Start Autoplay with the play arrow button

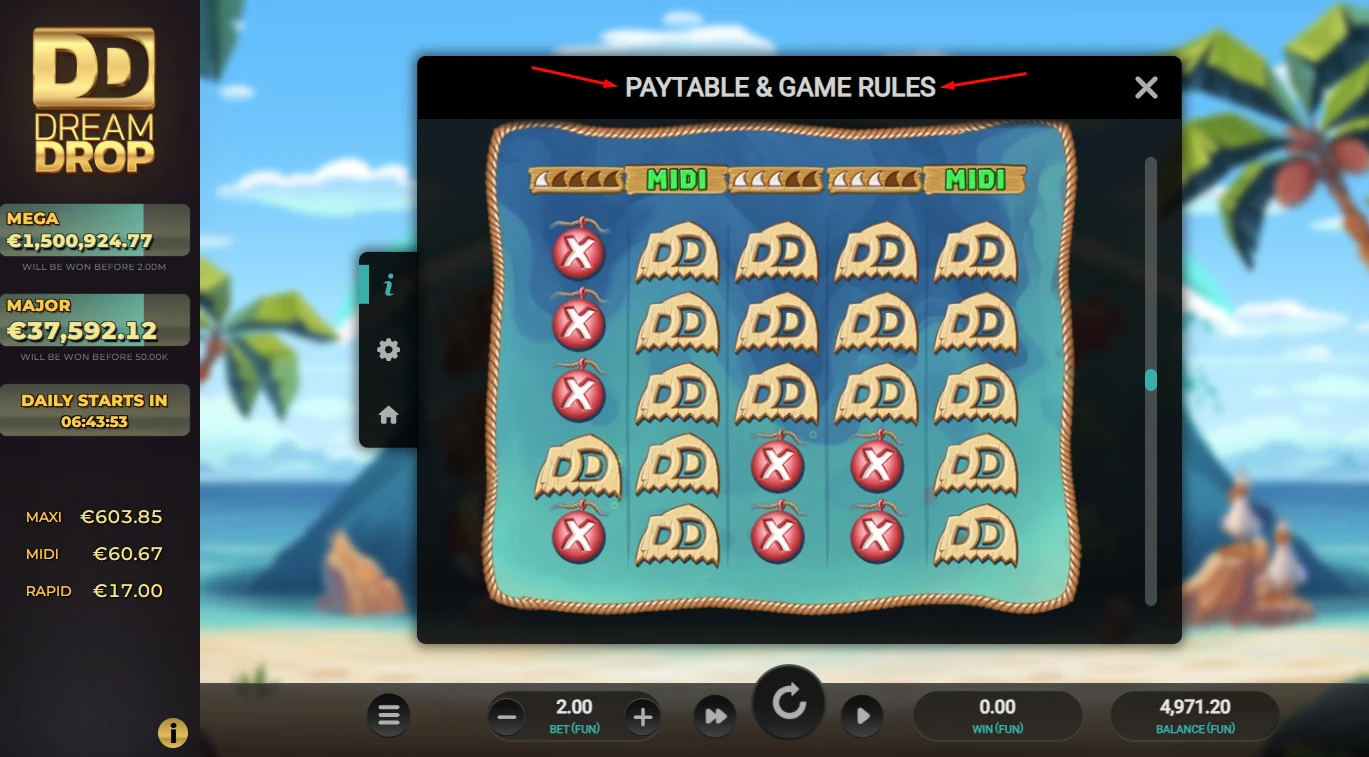click(862, 716)
